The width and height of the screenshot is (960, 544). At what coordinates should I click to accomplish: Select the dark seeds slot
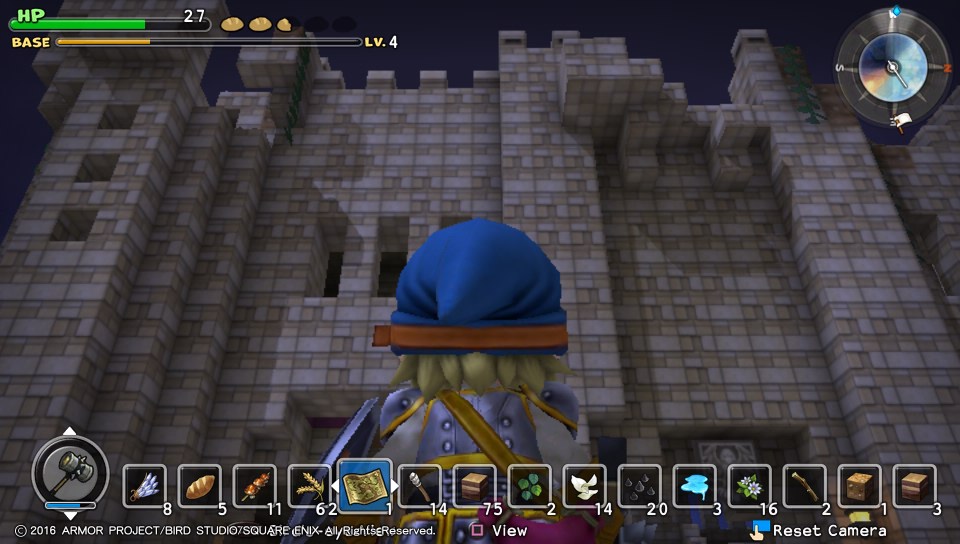(x=640, y=487)
